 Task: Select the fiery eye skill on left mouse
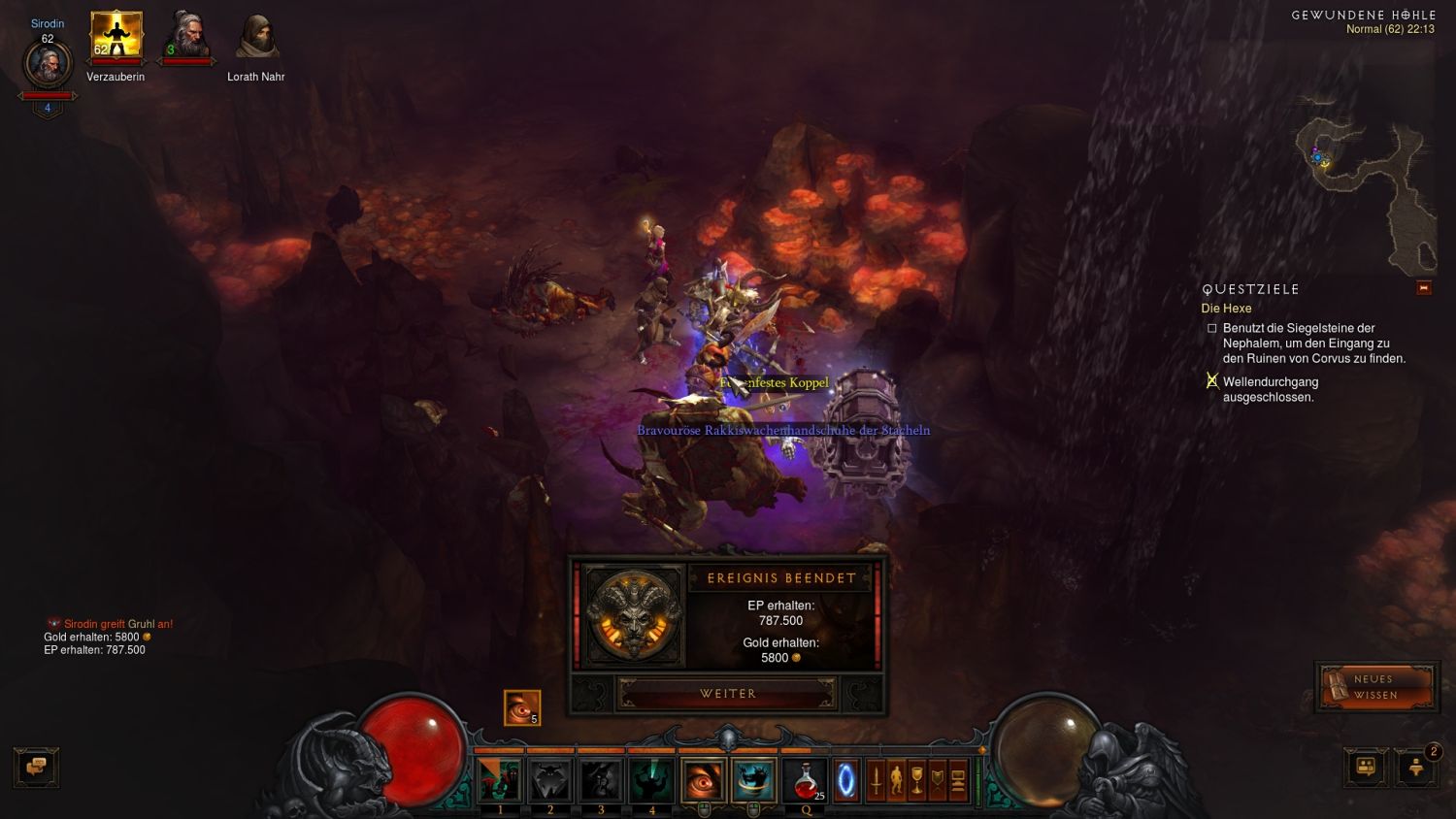click(x=703, y=780)
